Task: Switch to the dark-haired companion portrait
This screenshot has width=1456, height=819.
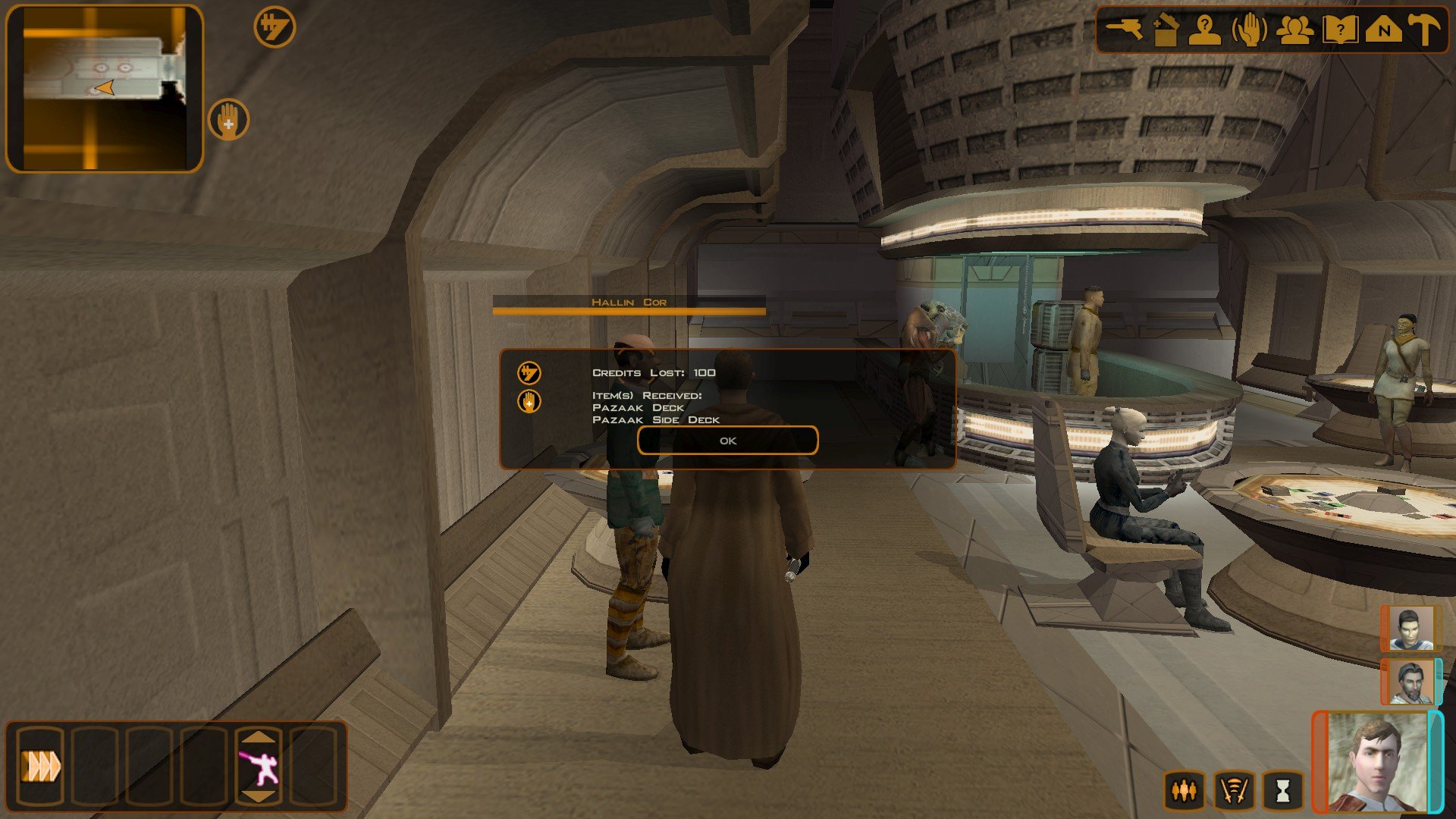Action: (x=1409, y=628)
